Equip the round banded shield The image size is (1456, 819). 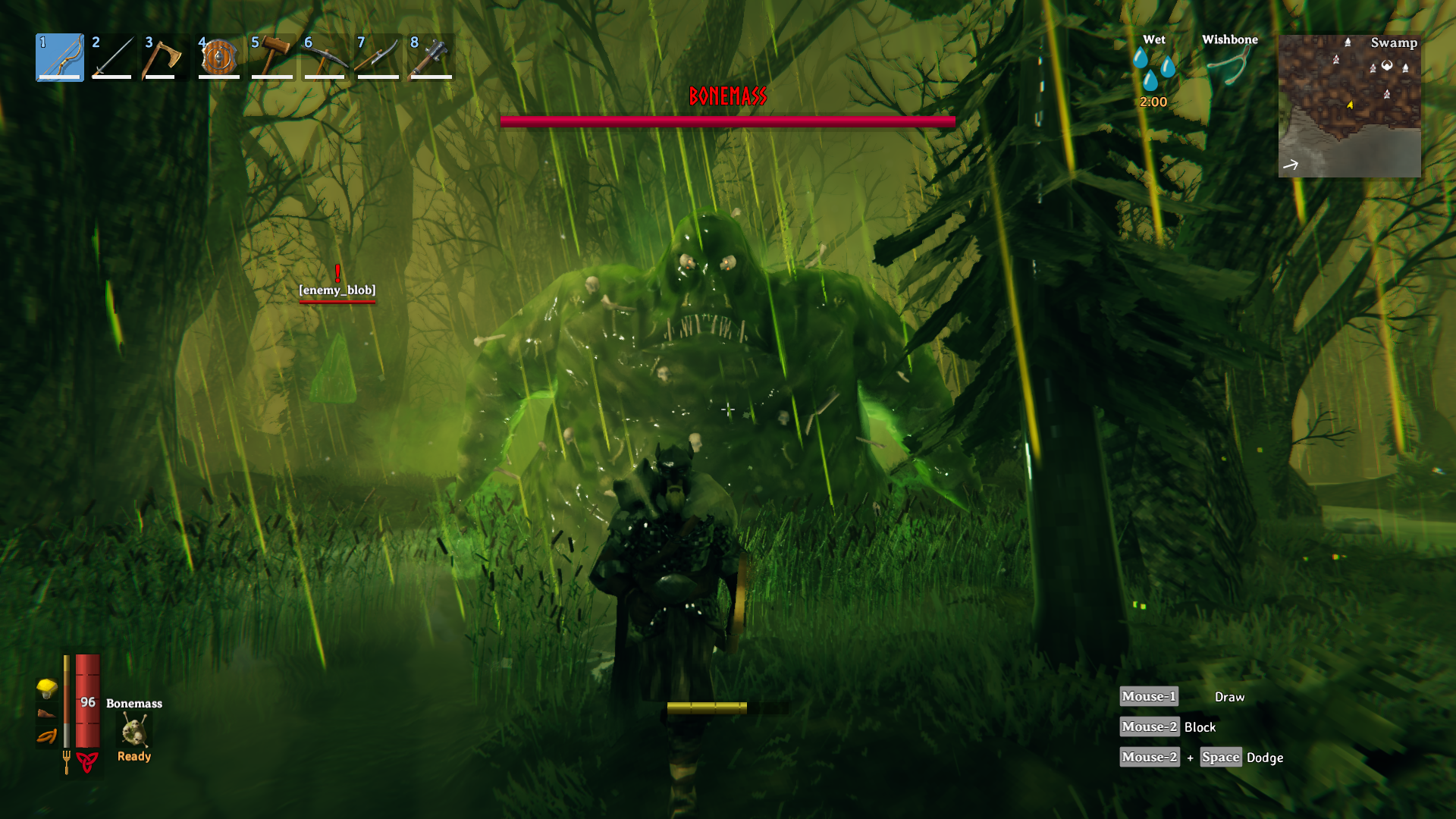pyautogui.click(x=219, y=57)
